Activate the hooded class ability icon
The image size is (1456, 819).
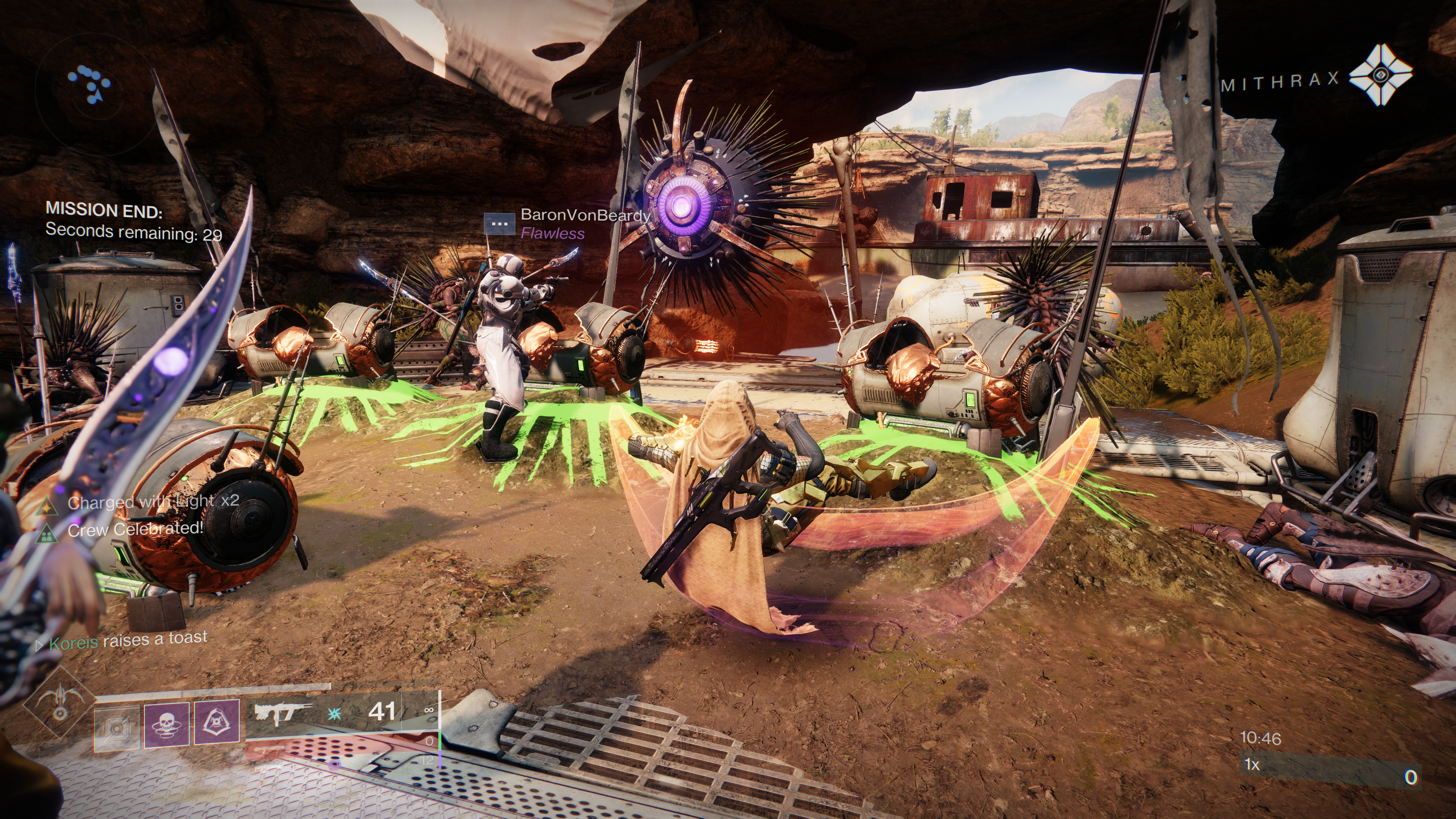[217, 722]
